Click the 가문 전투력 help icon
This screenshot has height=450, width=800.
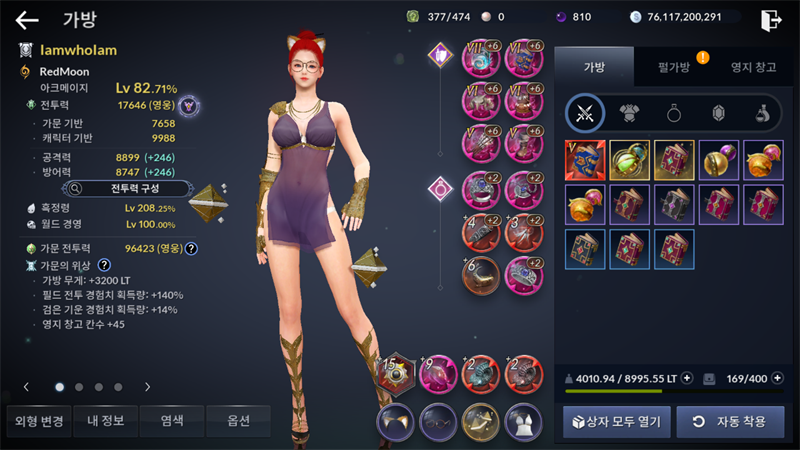[190, 249]
